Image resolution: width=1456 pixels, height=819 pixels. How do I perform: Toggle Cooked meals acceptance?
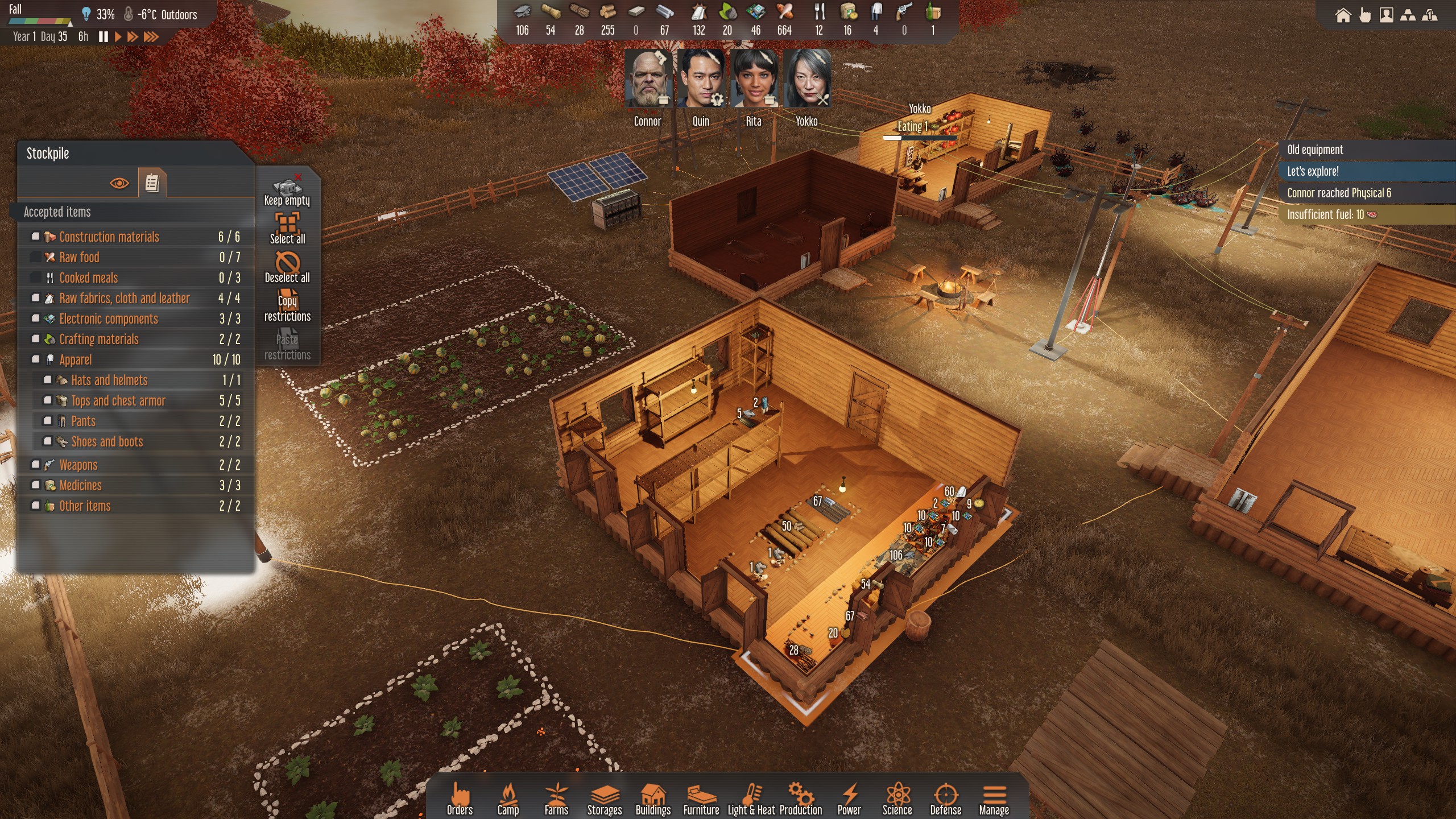click(36, 278)
